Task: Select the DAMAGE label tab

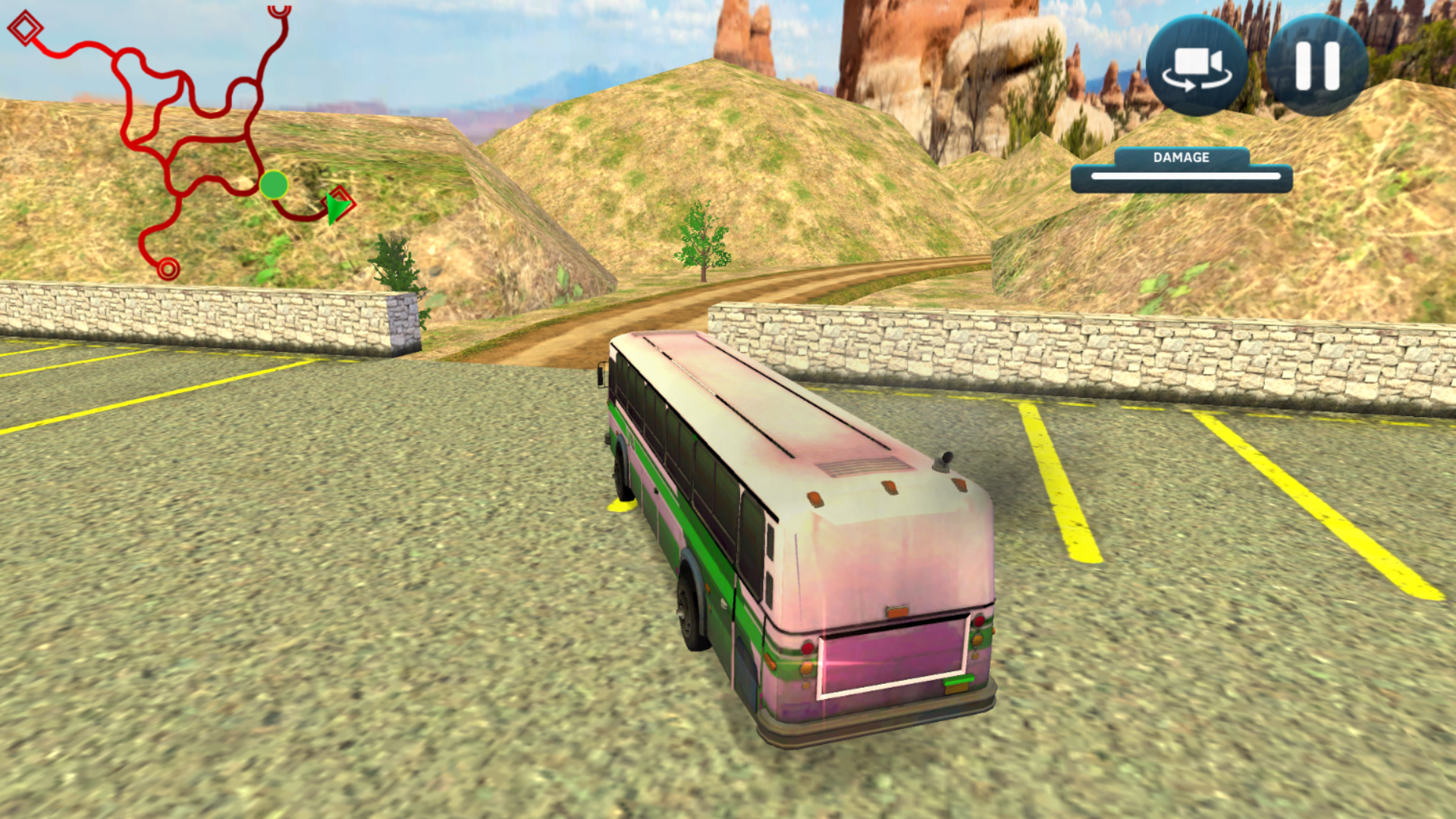Action: (1180, 158)
